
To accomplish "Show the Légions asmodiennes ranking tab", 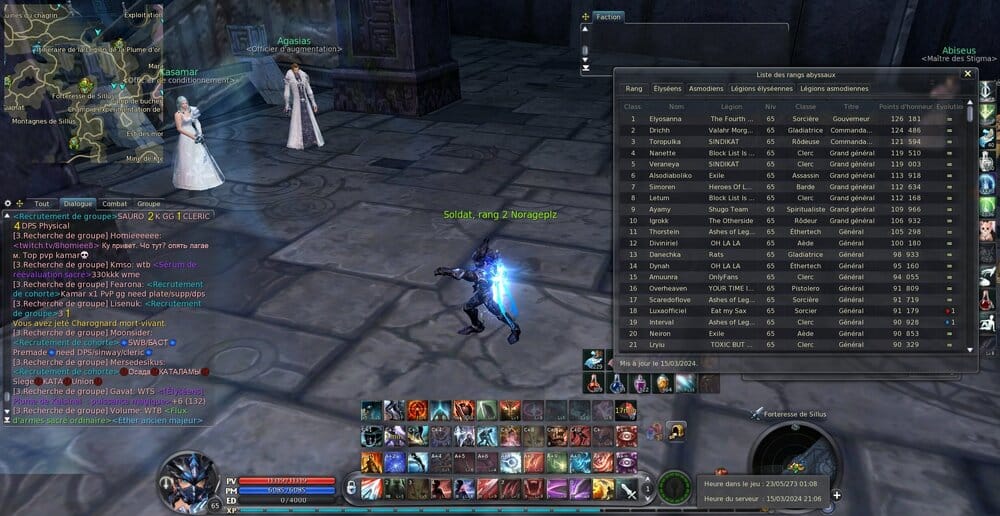I will [834, 89].
